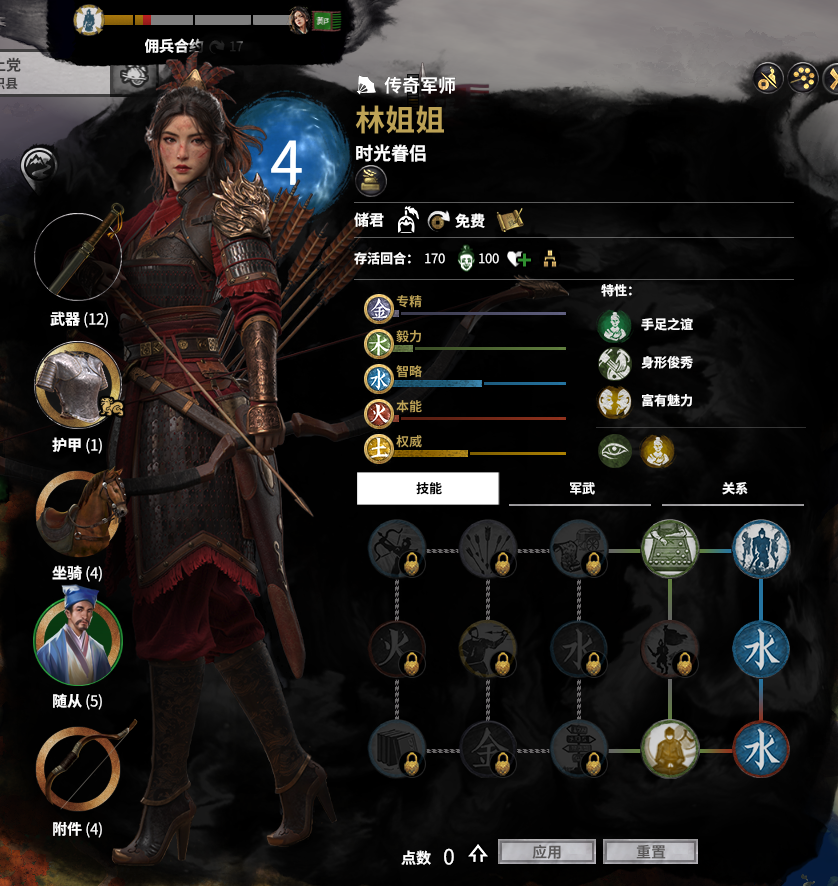Click the 专精 metal attribute icon
The width and height of the screenshot is (838, 886).
point(379,308)
